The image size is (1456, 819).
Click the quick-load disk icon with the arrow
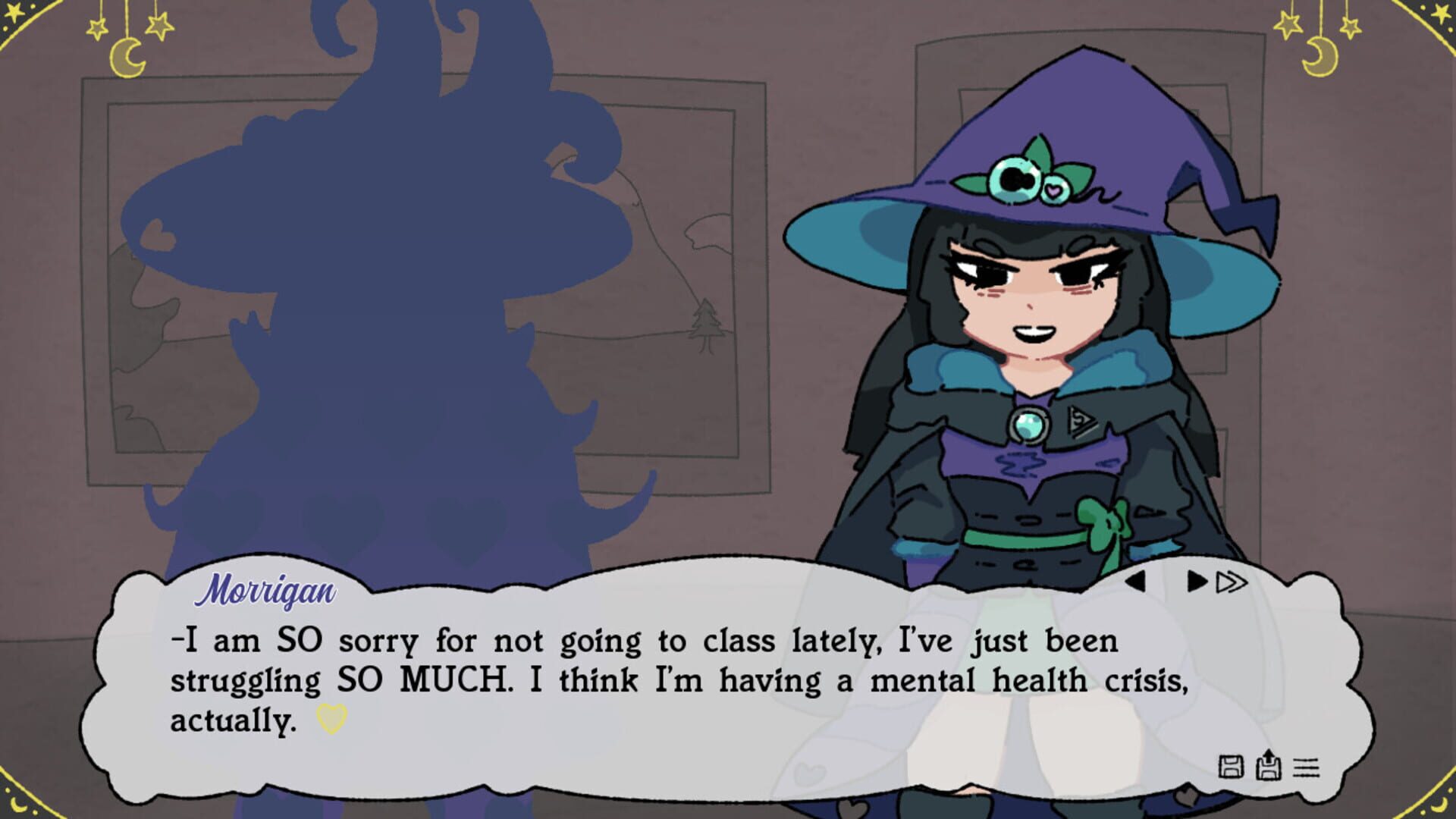1268,766
